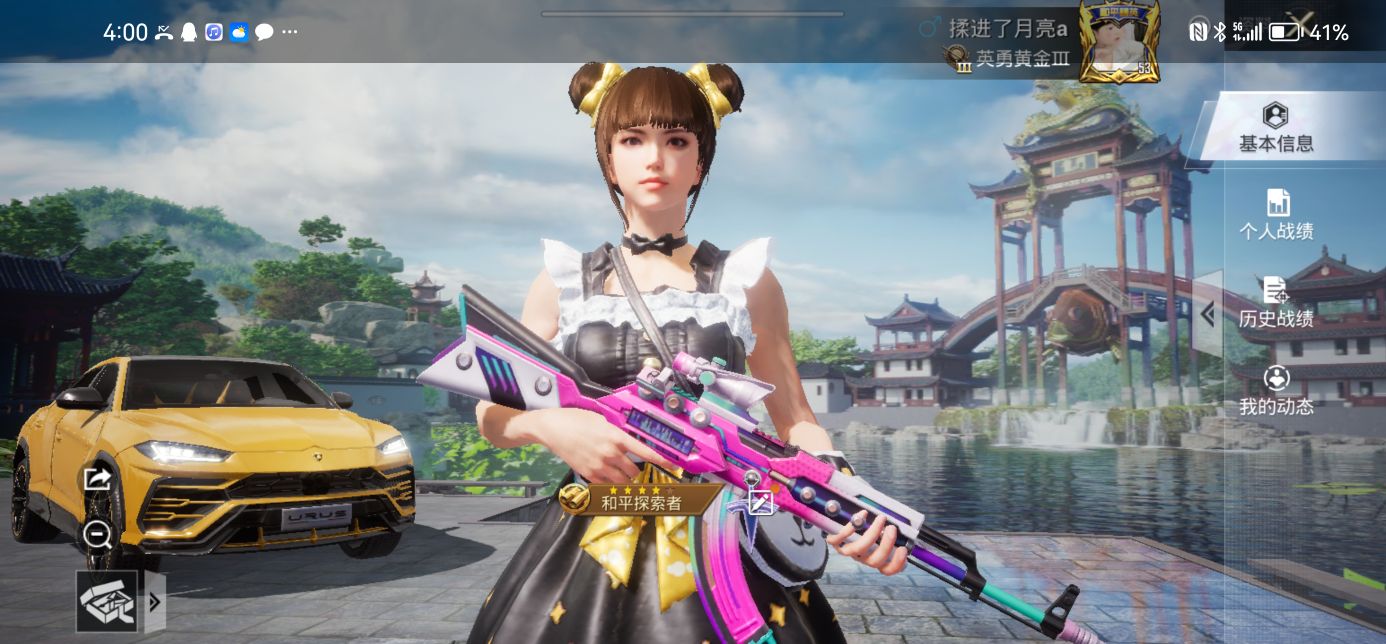Select the 我的动态 tab
Viewport: 1386px width, 644px height.
click(x=1276, y=391)
